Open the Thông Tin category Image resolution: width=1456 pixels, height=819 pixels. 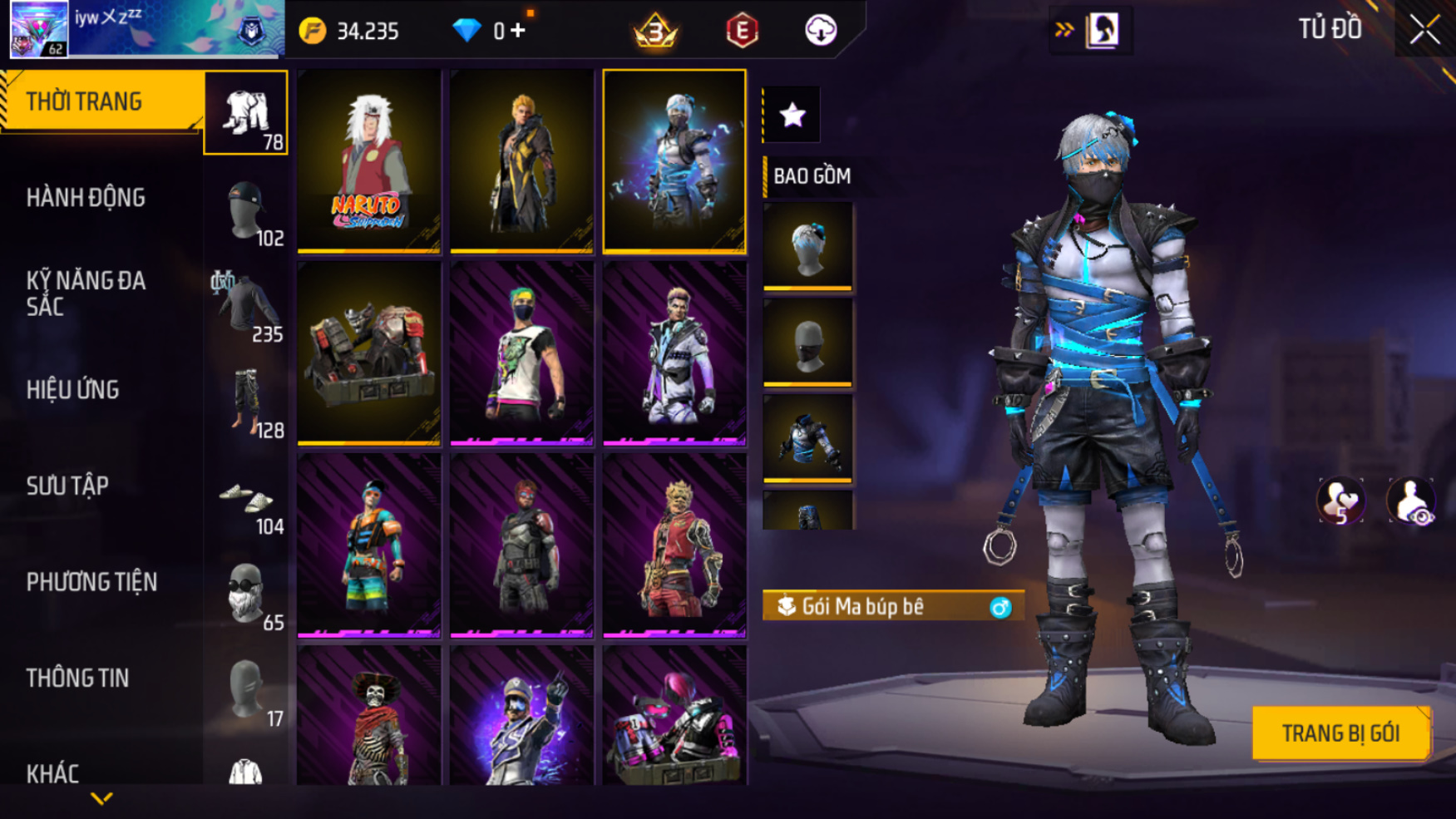(77, 678)
